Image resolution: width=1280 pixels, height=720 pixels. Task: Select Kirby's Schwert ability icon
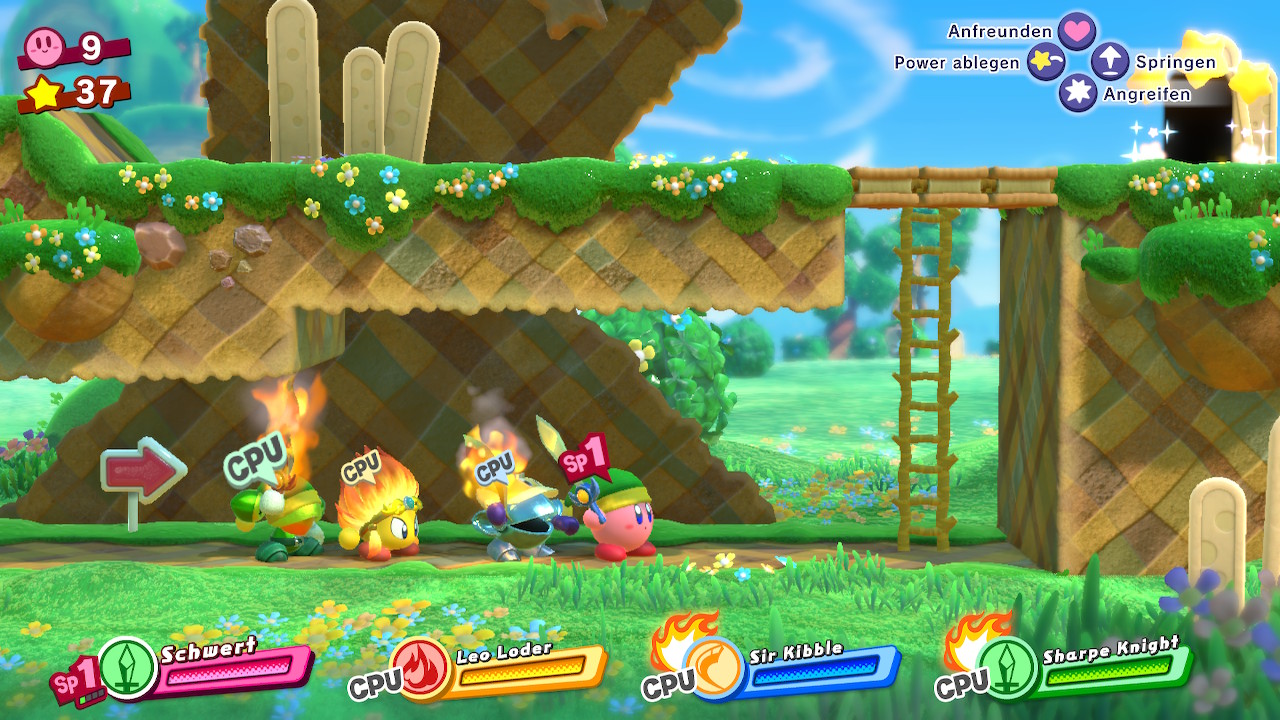point(128,667)
